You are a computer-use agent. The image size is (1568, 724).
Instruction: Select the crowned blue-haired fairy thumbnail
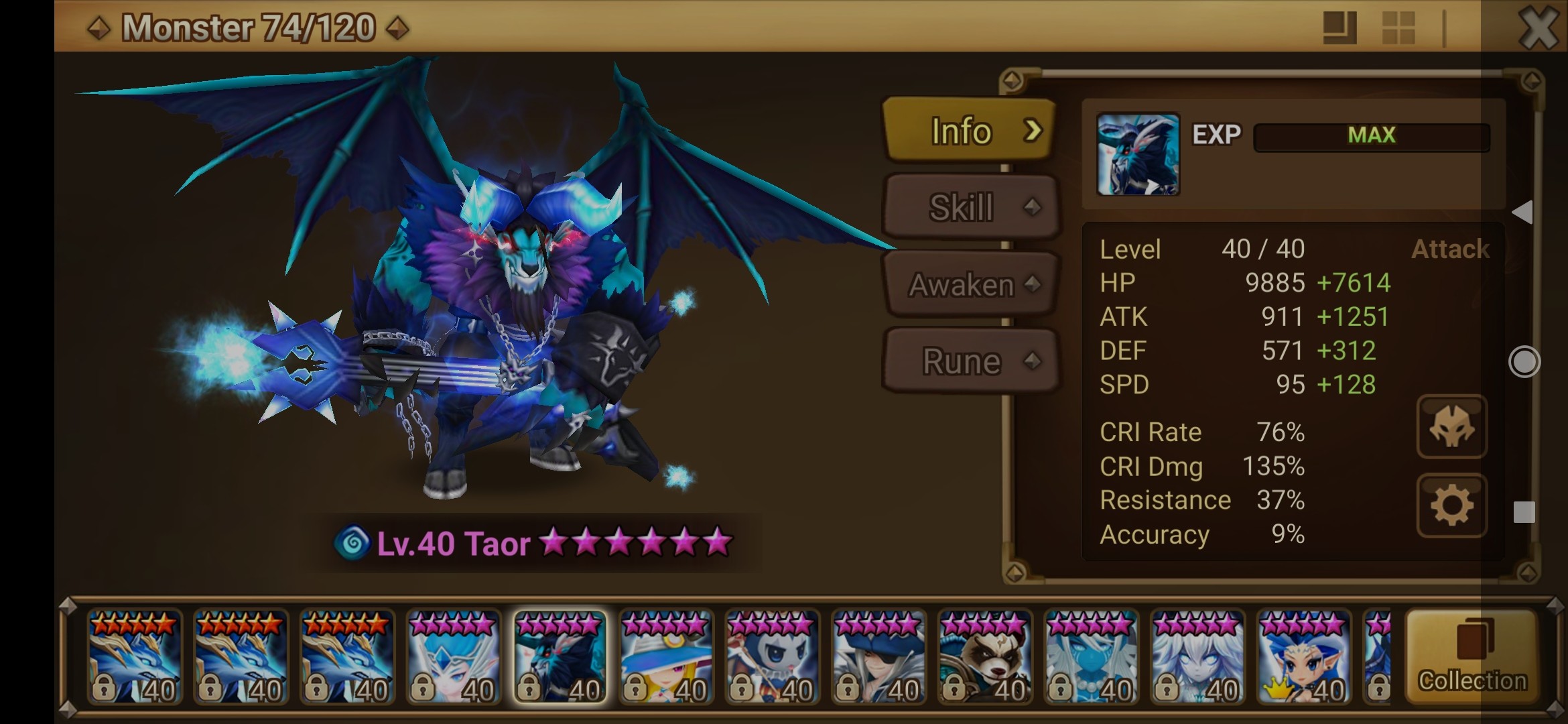click(1304, 657)
